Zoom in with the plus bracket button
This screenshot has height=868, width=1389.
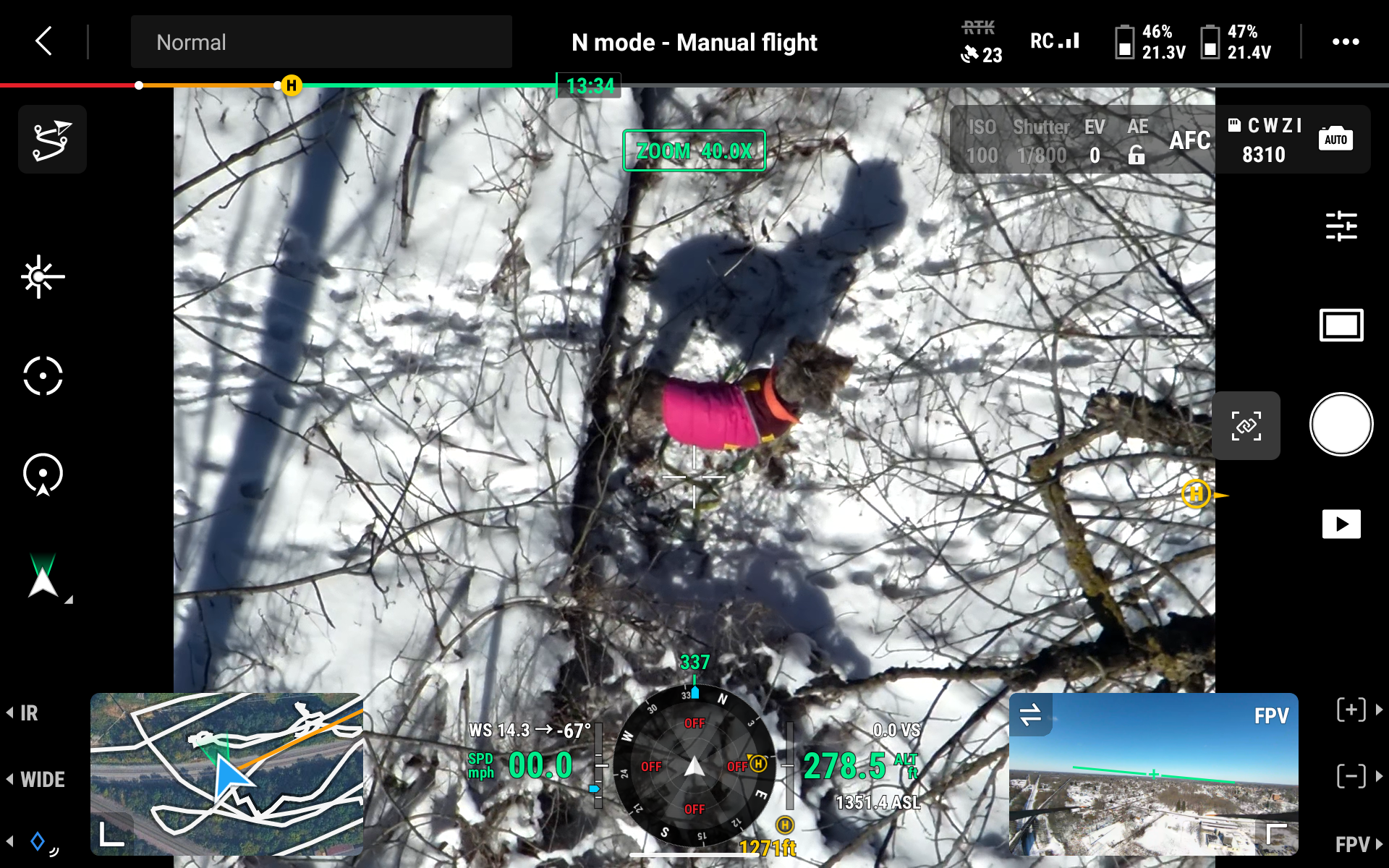[x=1351, y=710]
